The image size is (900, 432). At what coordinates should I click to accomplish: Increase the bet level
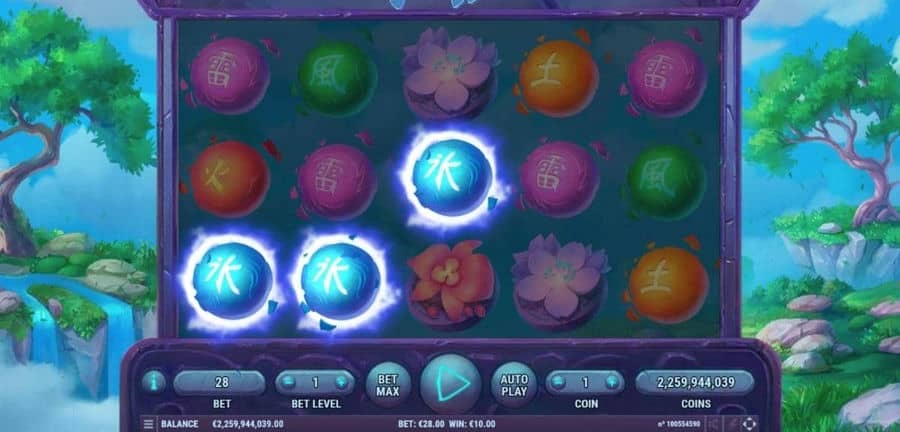tap(341, 382)
